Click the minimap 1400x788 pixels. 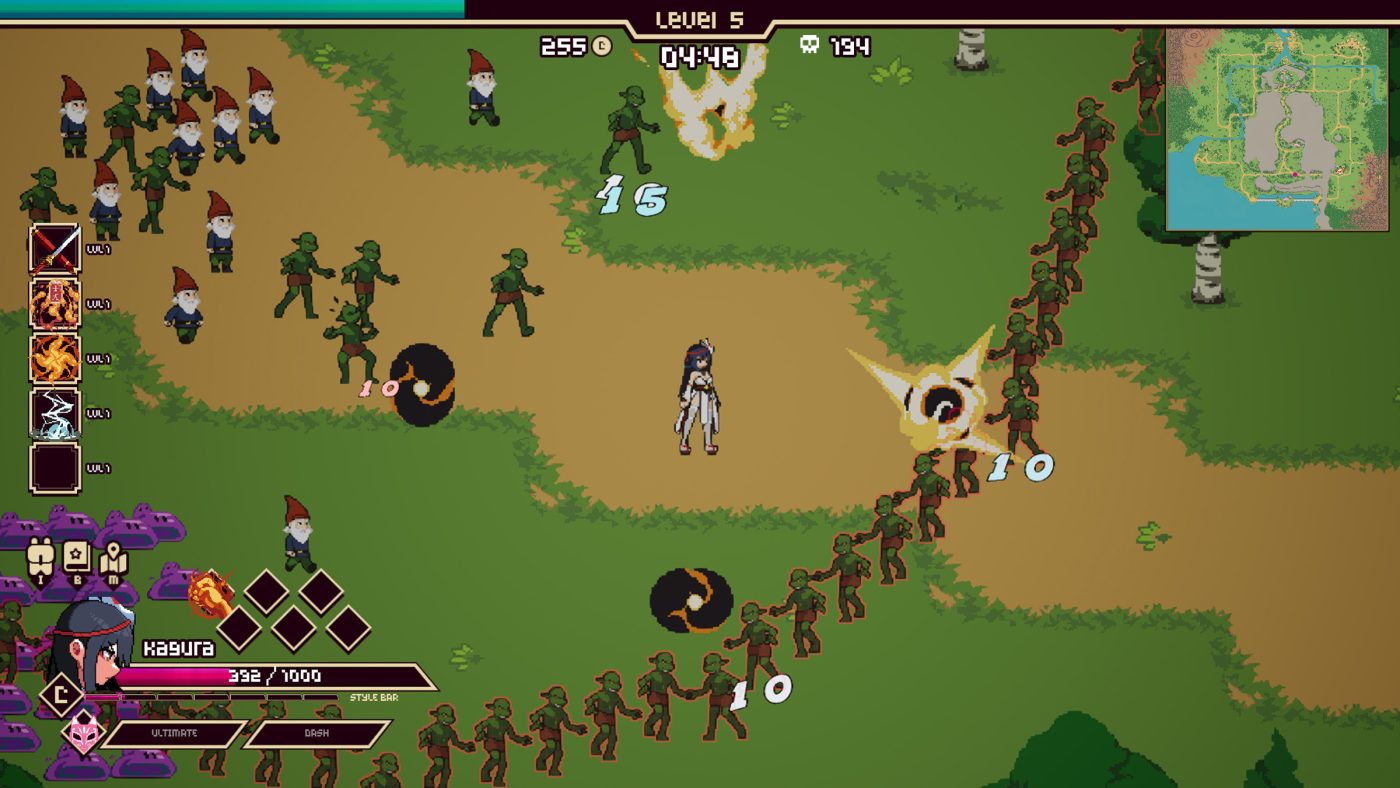pos(1278,130)
